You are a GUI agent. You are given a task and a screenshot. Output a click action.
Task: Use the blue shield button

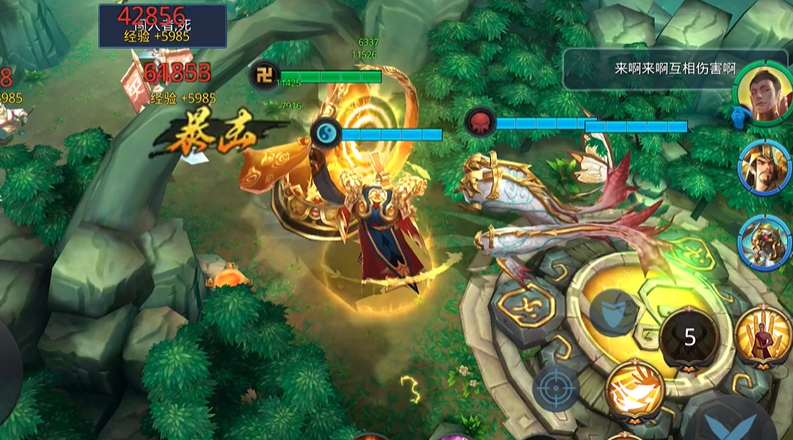614,314
